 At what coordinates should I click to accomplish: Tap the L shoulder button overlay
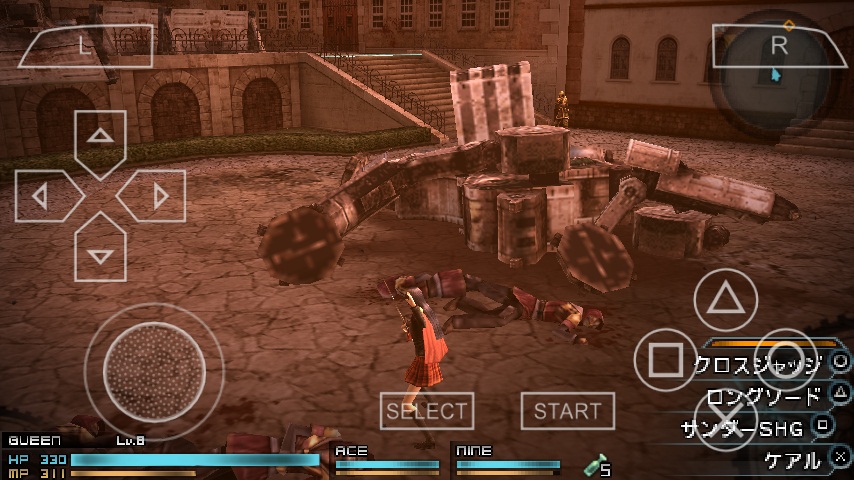pos(86,45)
